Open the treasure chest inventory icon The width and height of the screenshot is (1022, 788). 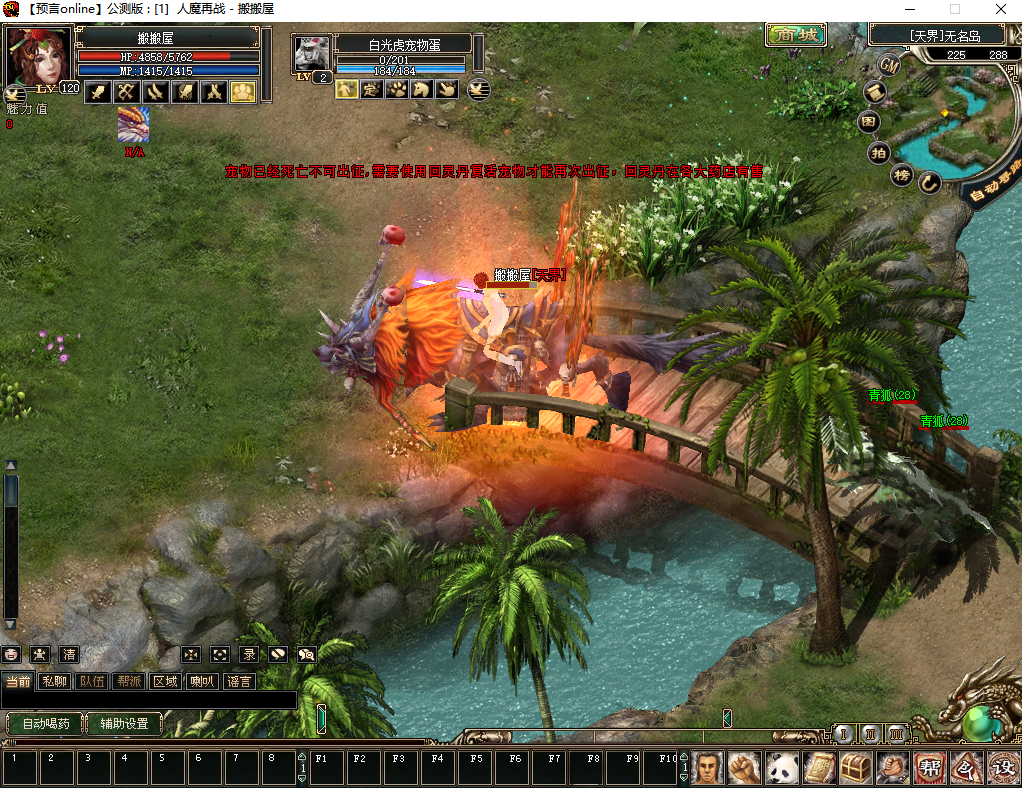point(855,768)
